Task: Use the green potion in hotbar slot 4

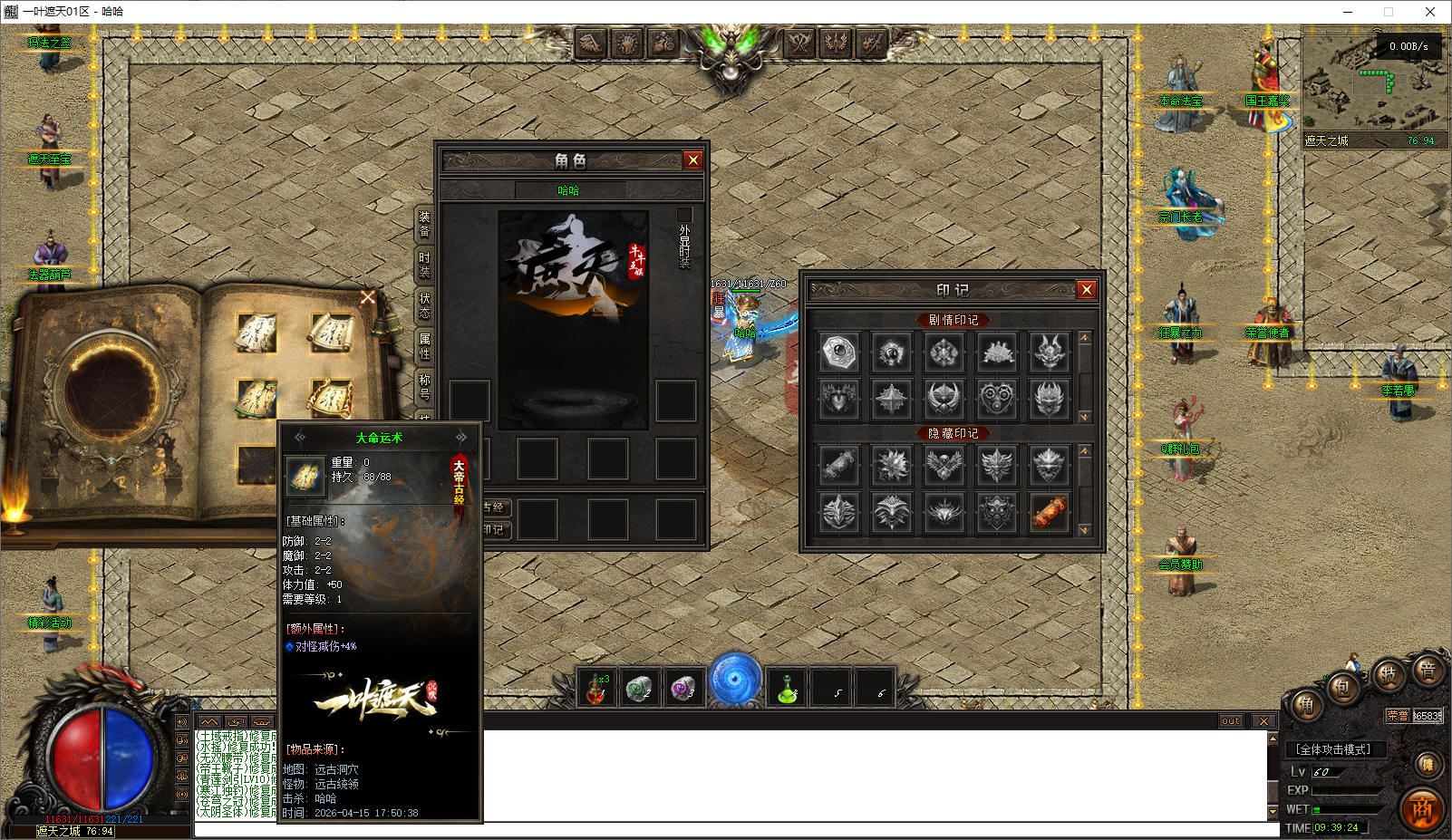Action: click(787, 689)
